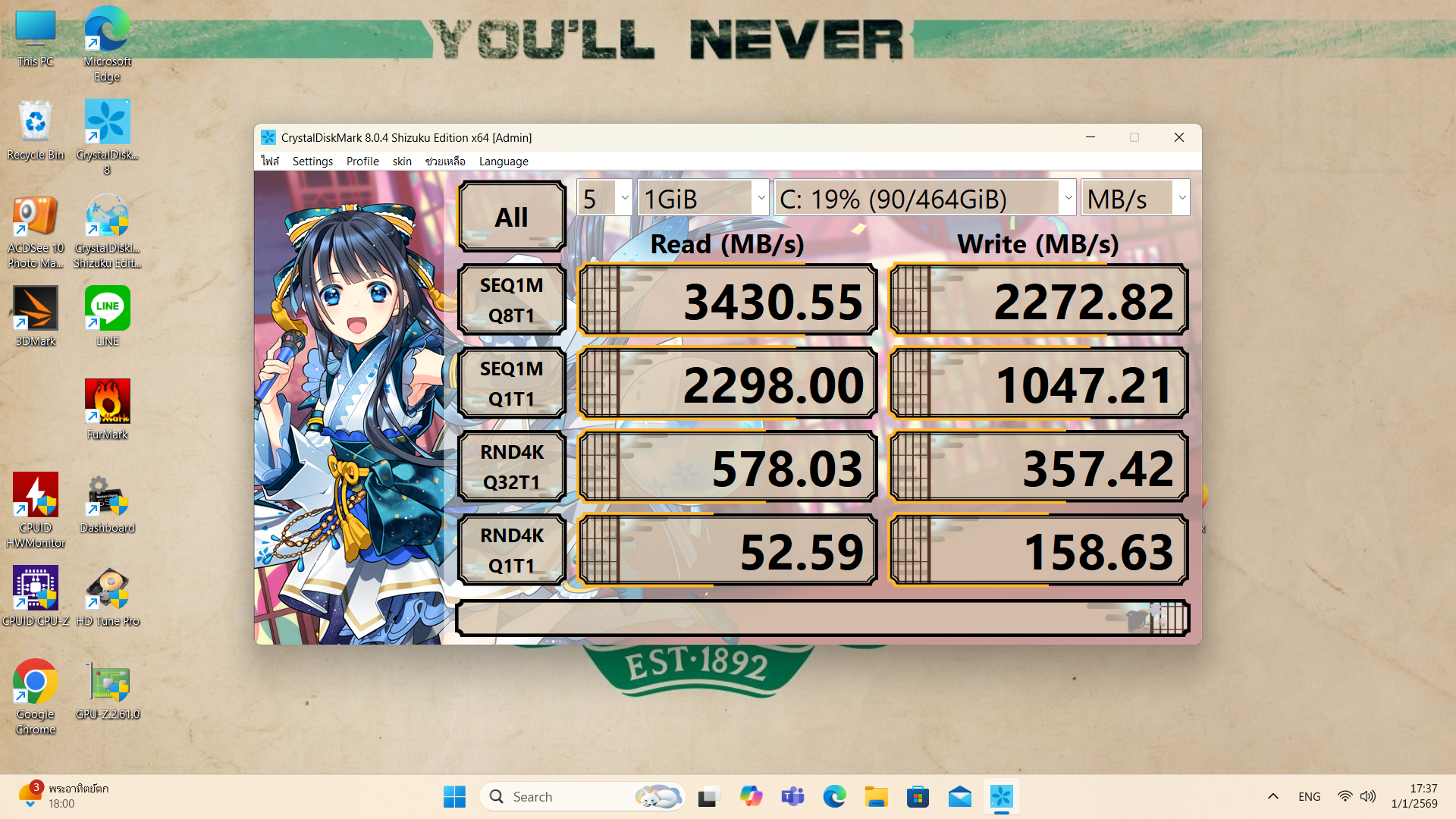This screenshot has width=1456, height=819.
Task: Run the RND4K Q1T1 benchmark
Action: tap(512, 551)
